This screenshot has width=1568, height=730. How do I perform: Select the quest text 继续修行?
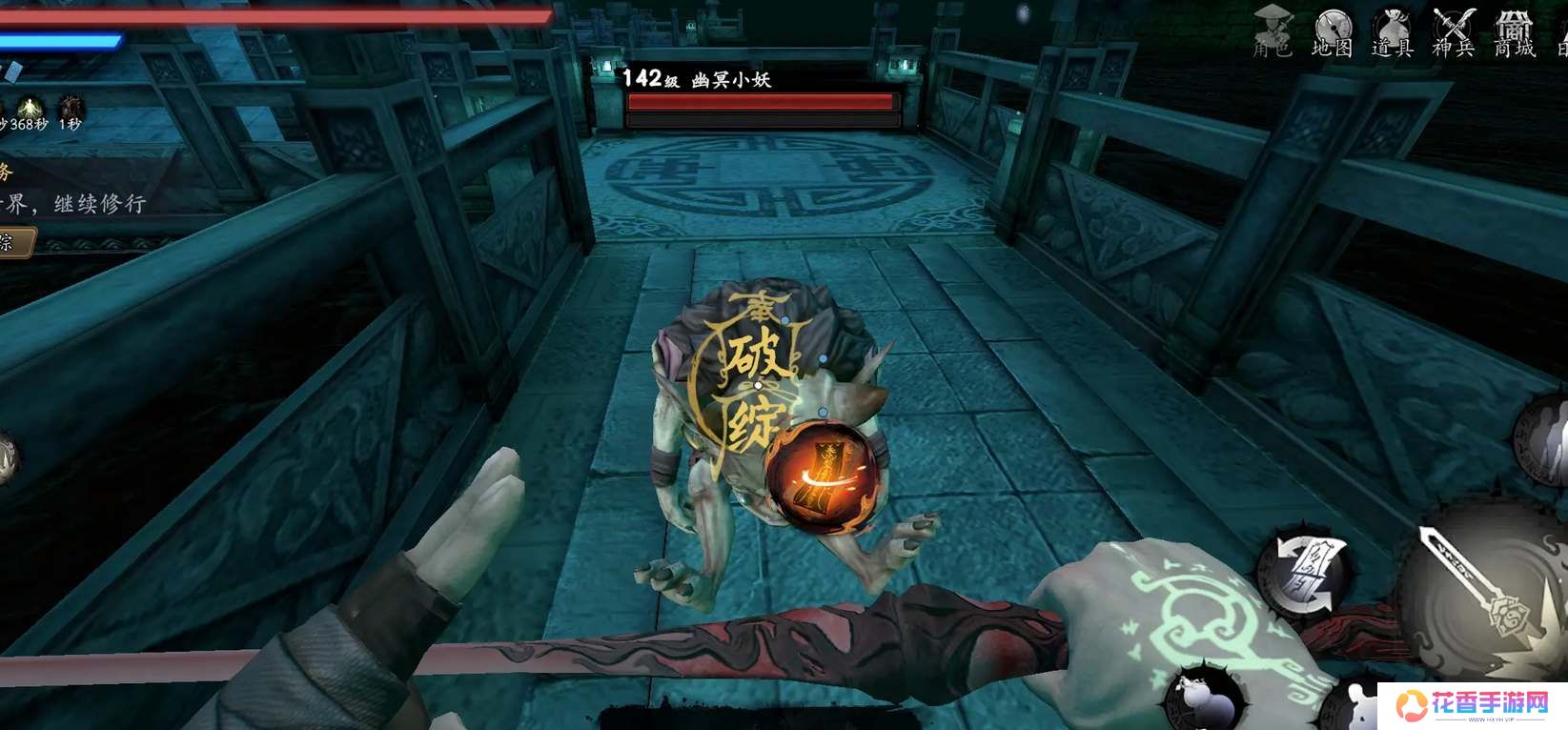coord(99,204)
